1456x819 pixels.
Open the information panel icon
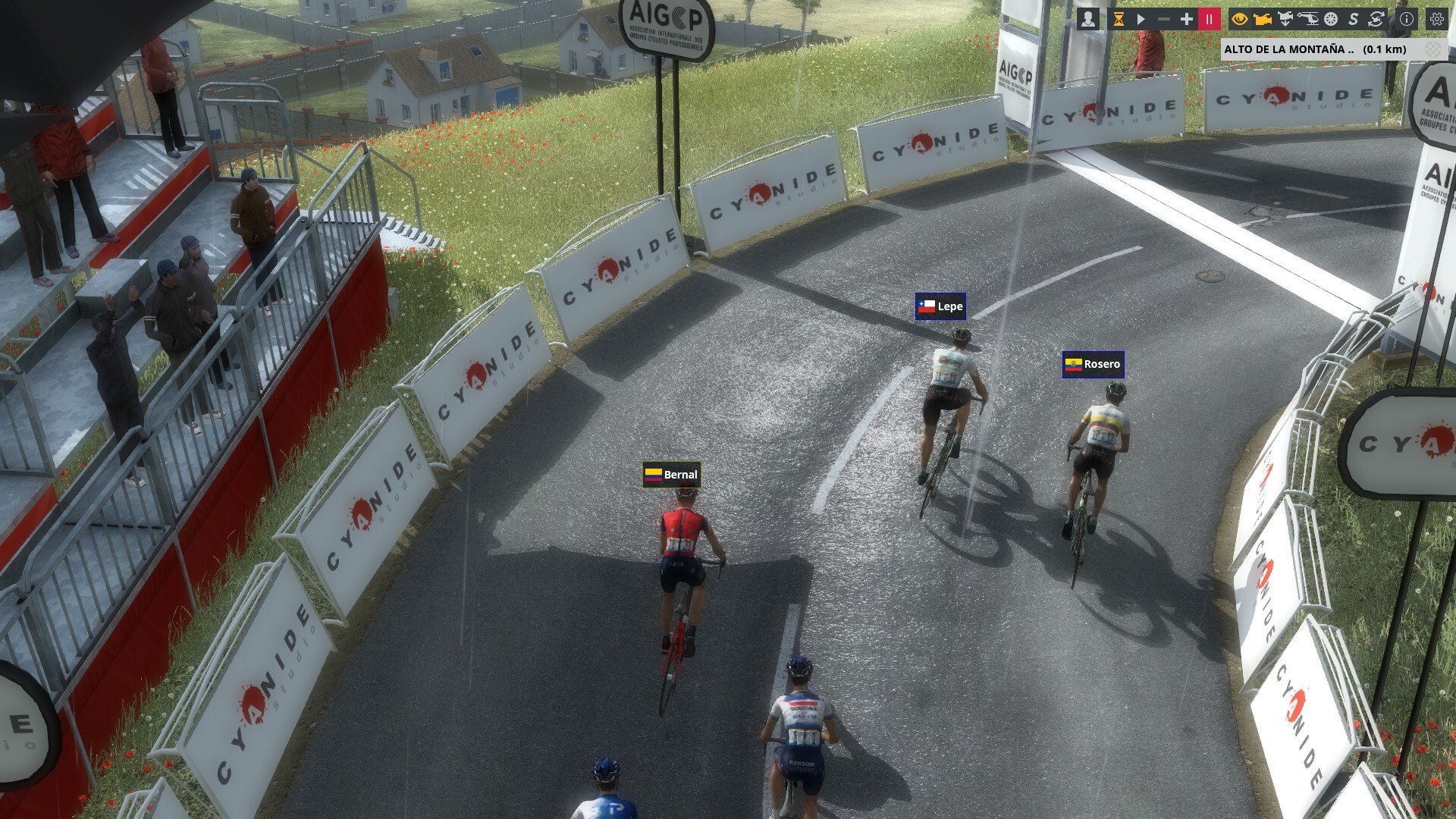tap(1407, 20)
